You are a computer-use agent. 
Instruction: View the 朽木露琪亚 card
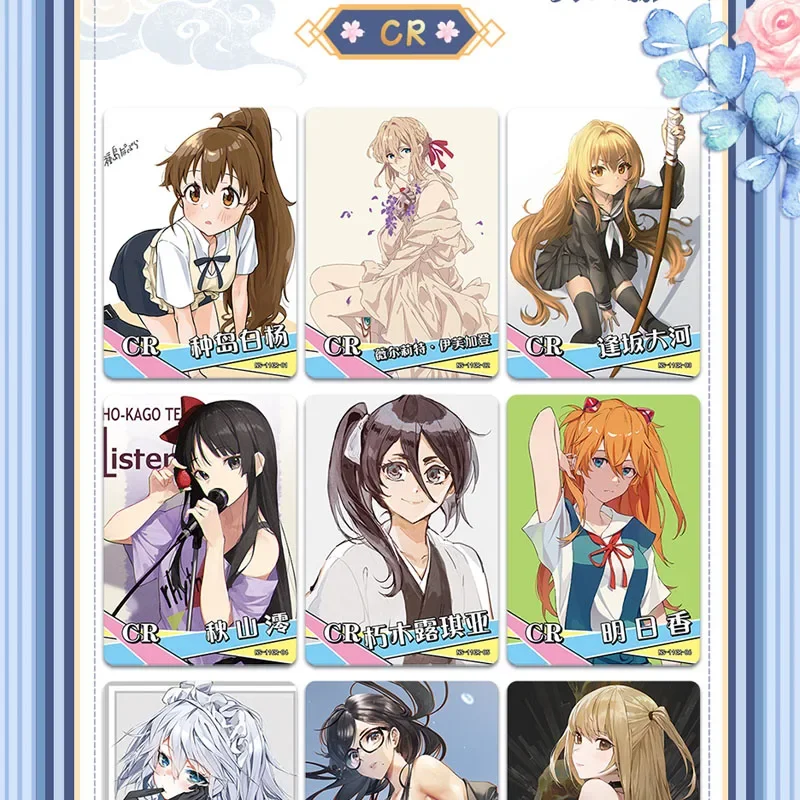[402, 530]
